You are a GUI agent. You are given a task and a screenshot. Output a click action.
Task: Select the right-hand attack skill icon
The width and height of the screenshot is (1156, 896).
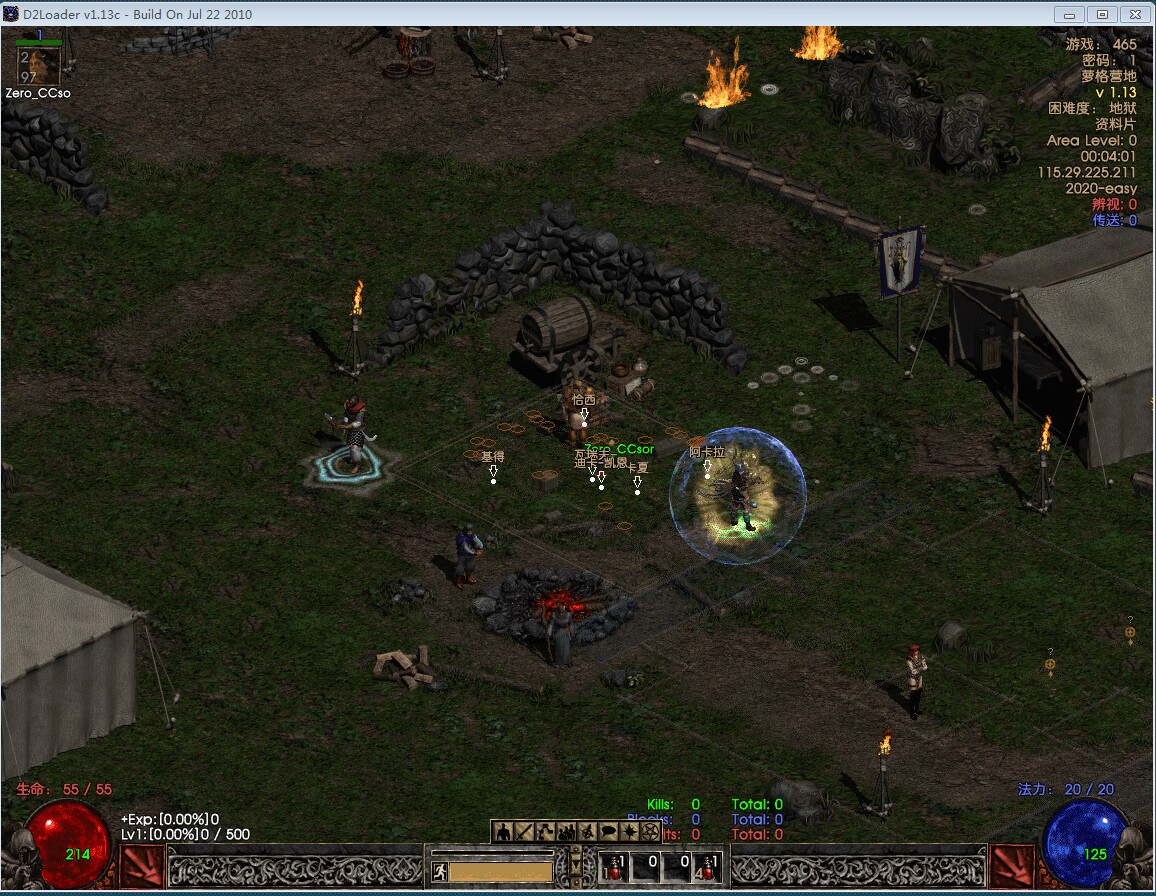(x=1011, y=866)
